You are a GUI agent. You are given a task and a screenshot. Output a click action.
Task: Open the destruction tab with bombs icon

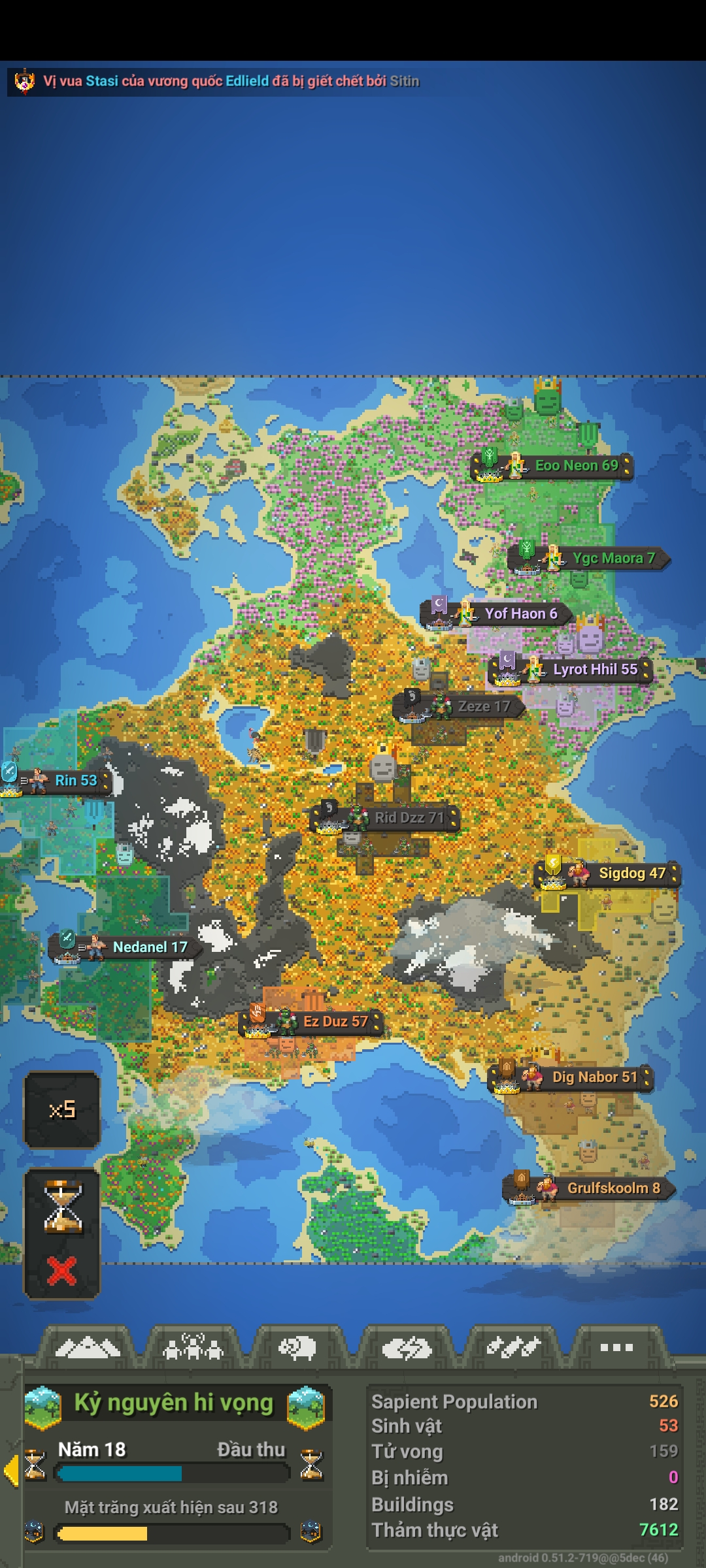click(513, 1347)
